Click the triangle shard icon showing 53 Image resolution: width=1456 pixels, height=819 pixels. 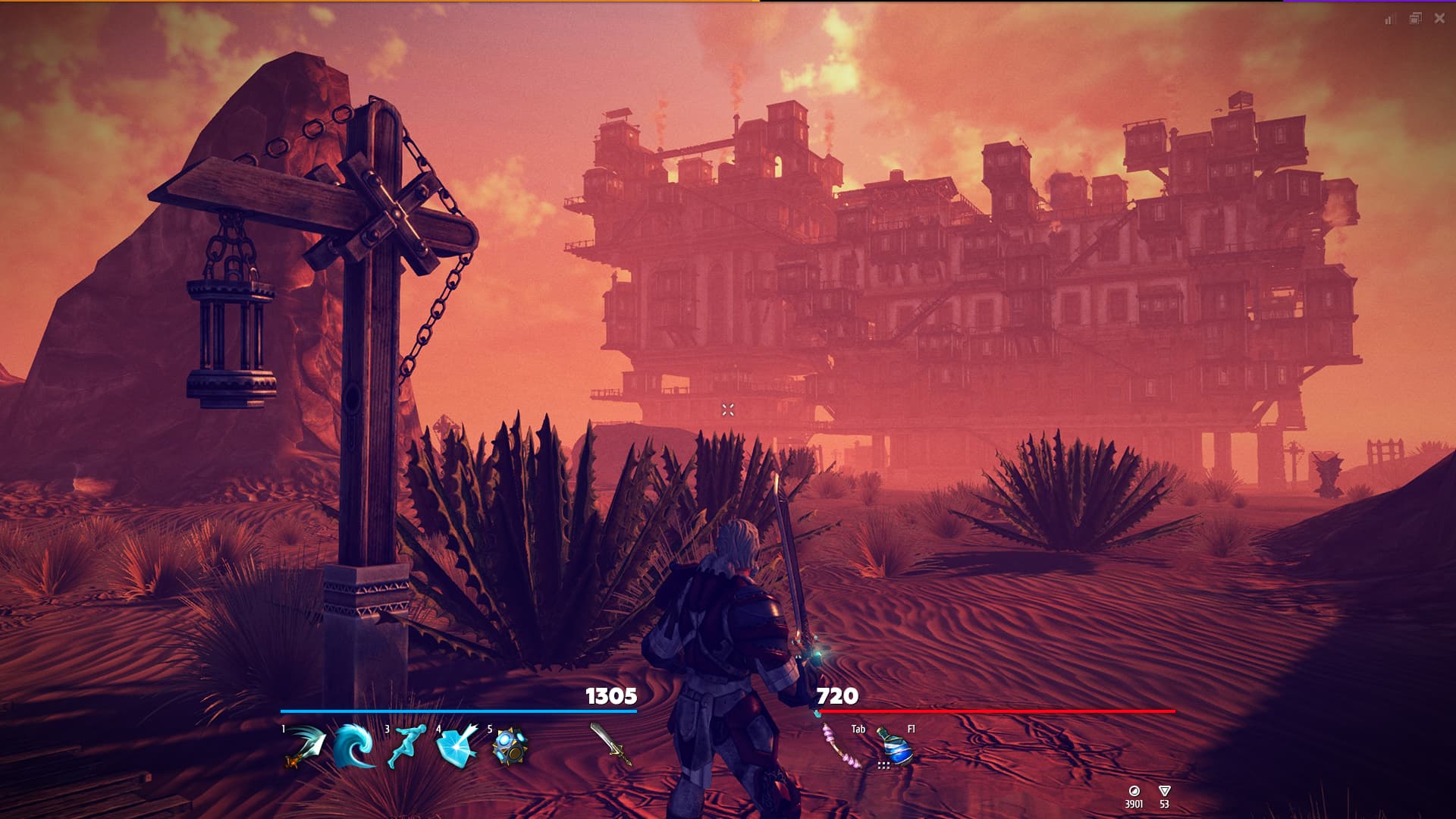click(x=1165, y=790)
